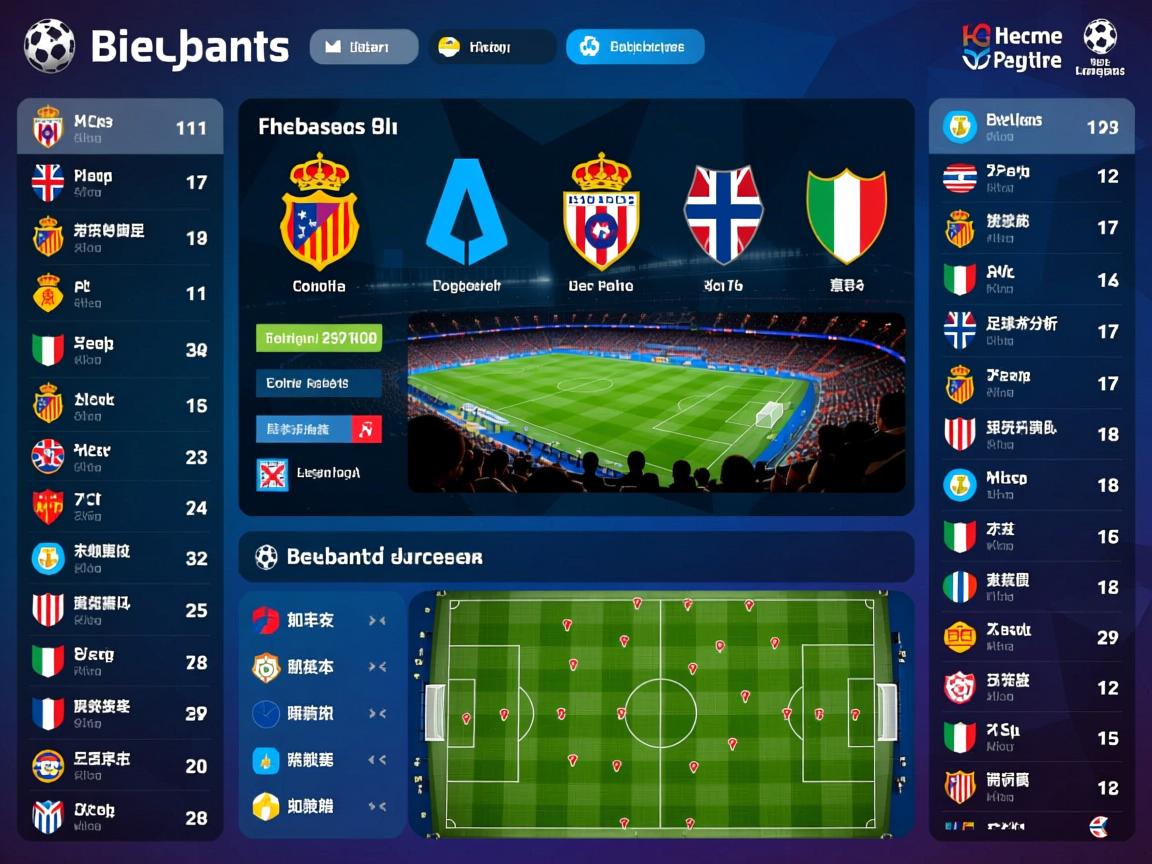The width and height of the screenshot is (1152, 864).
Task: Select the dark top tab with yellow icon
Action: (492, 47)
